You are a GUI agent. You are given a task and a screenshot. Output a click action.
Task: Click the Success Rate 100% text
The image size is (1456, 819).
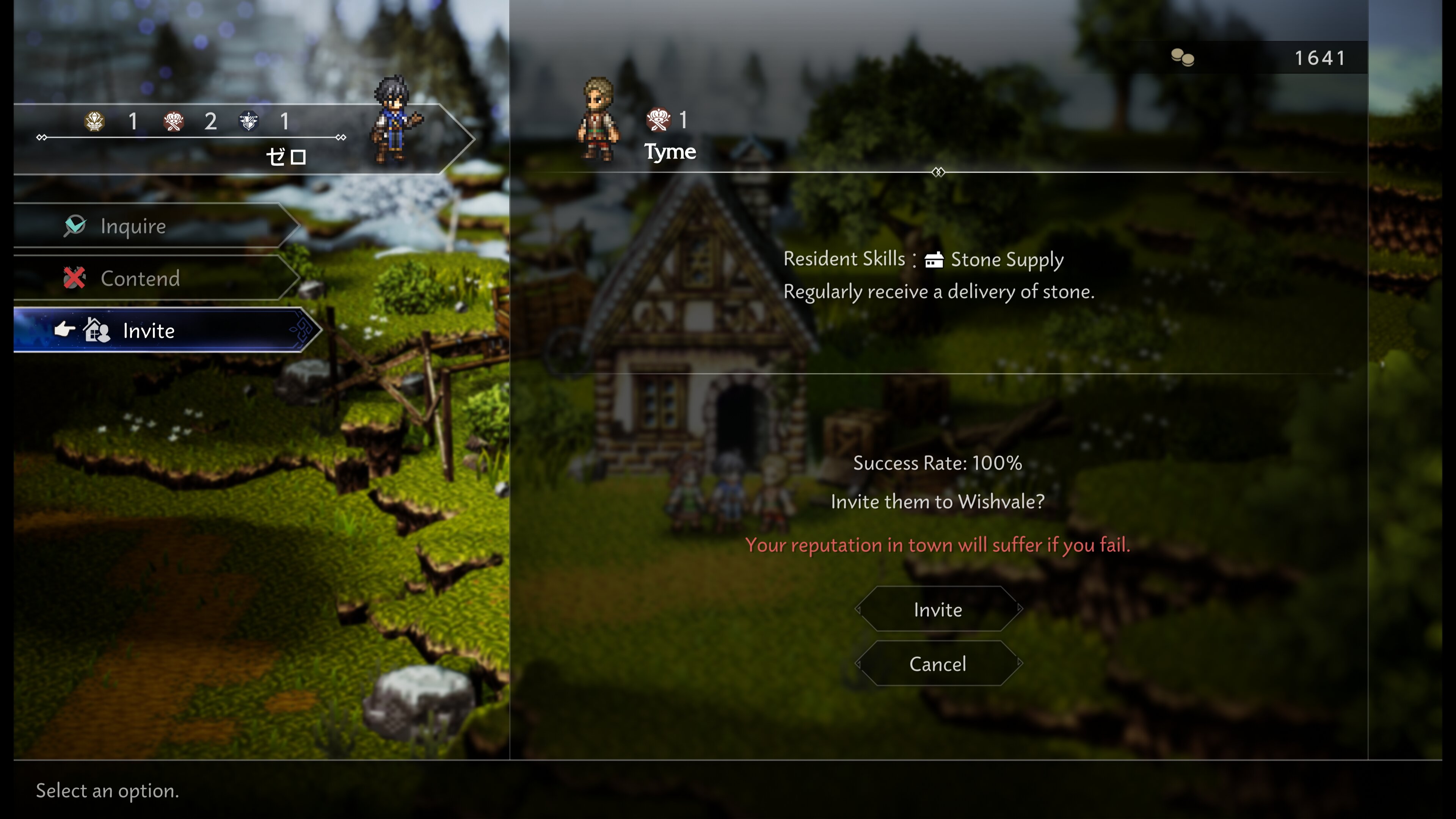click(938, 463)
